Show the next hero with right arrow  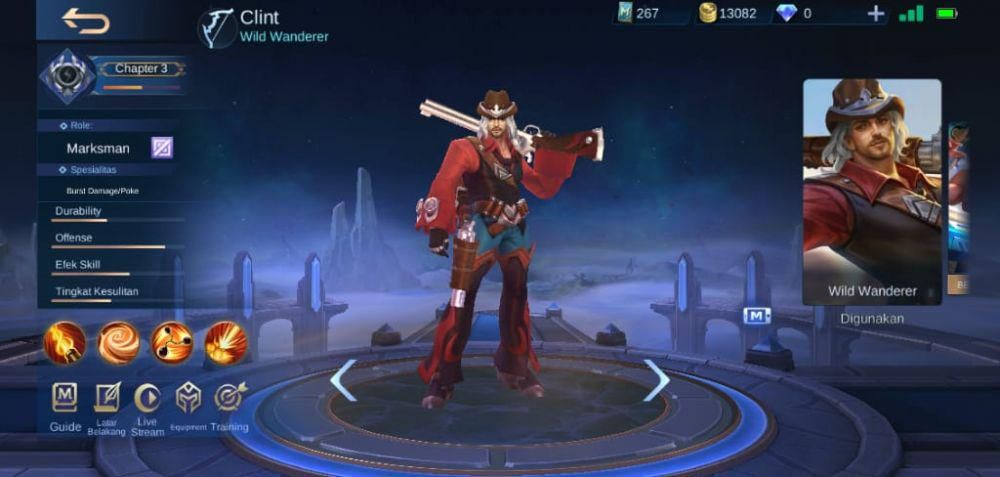[656, 380]
